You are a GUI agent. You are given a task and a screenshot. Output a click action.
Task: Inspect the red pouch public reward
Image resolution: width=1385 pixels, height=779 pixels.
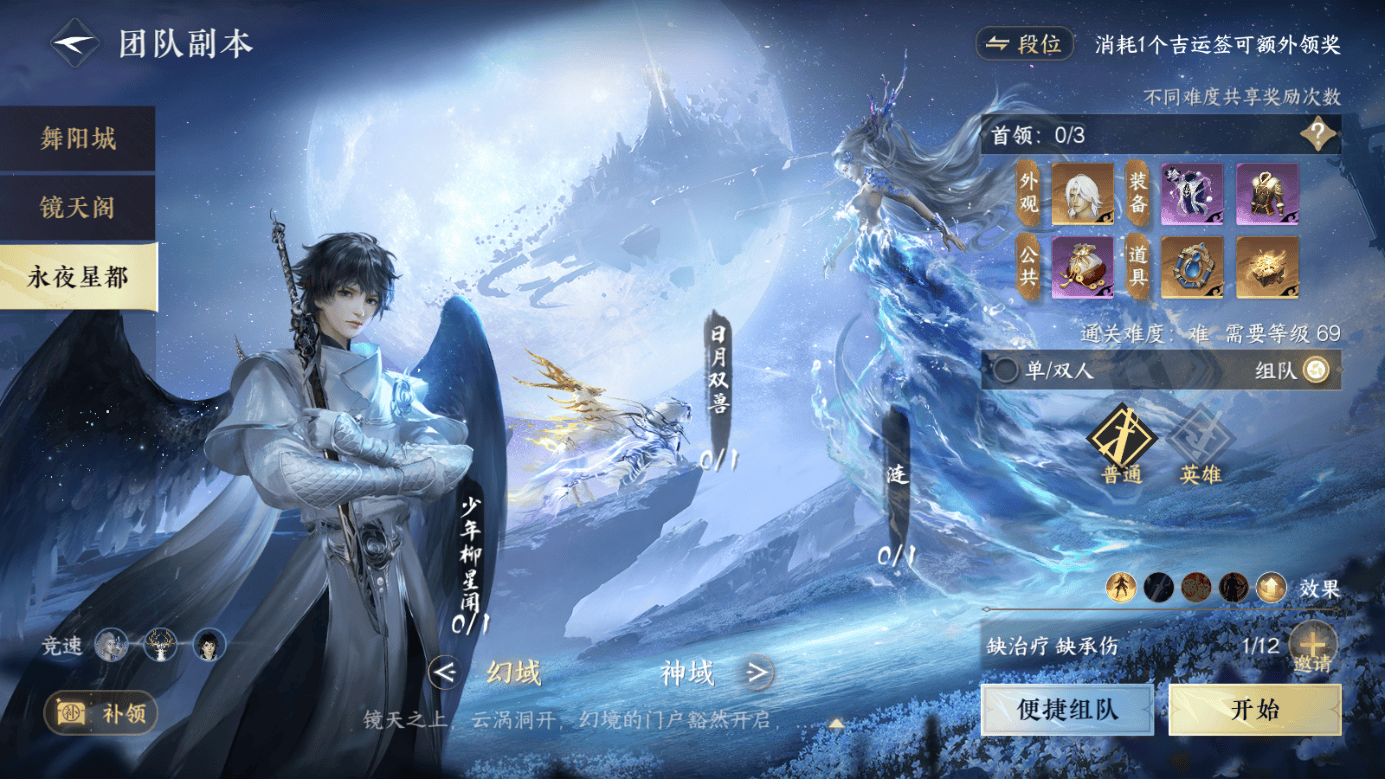[x=1082, y=267]
